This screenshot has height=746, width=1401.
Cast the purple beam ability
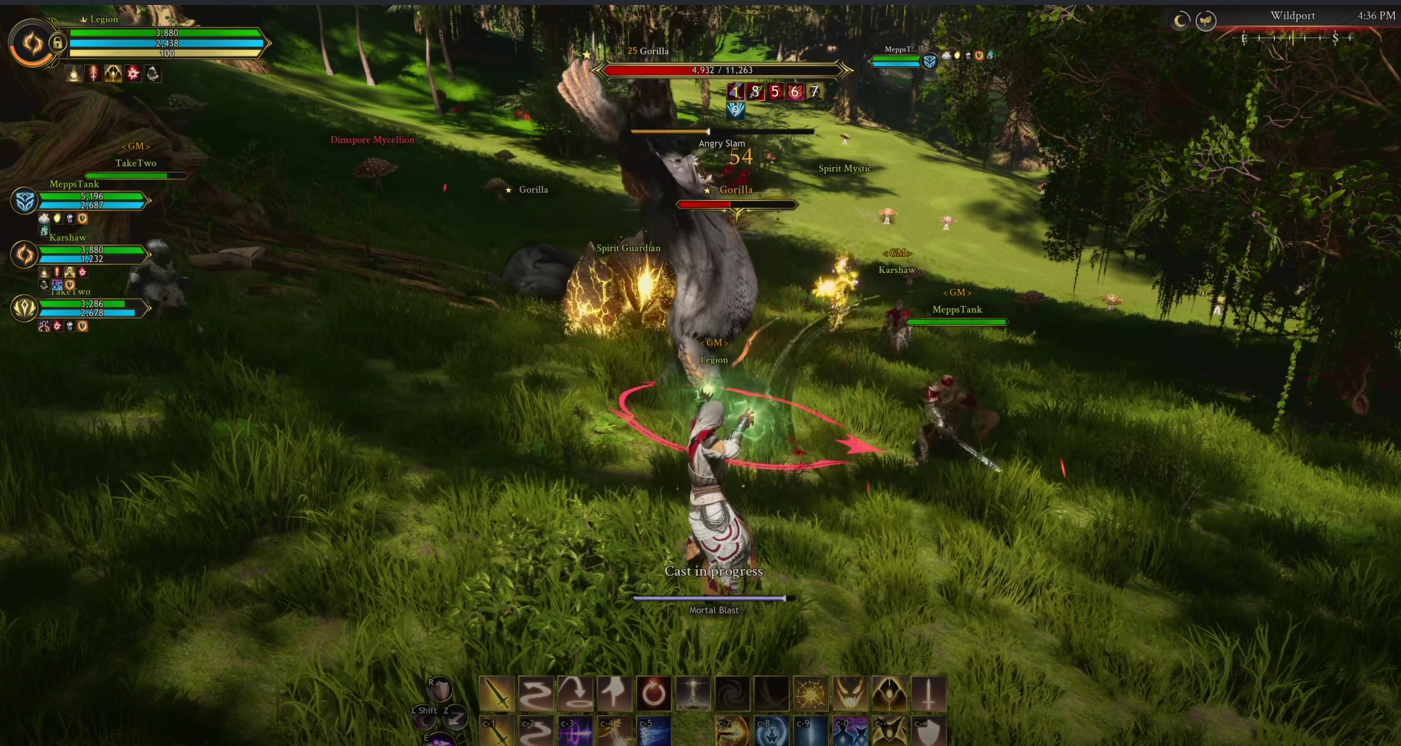pos(576,733)
